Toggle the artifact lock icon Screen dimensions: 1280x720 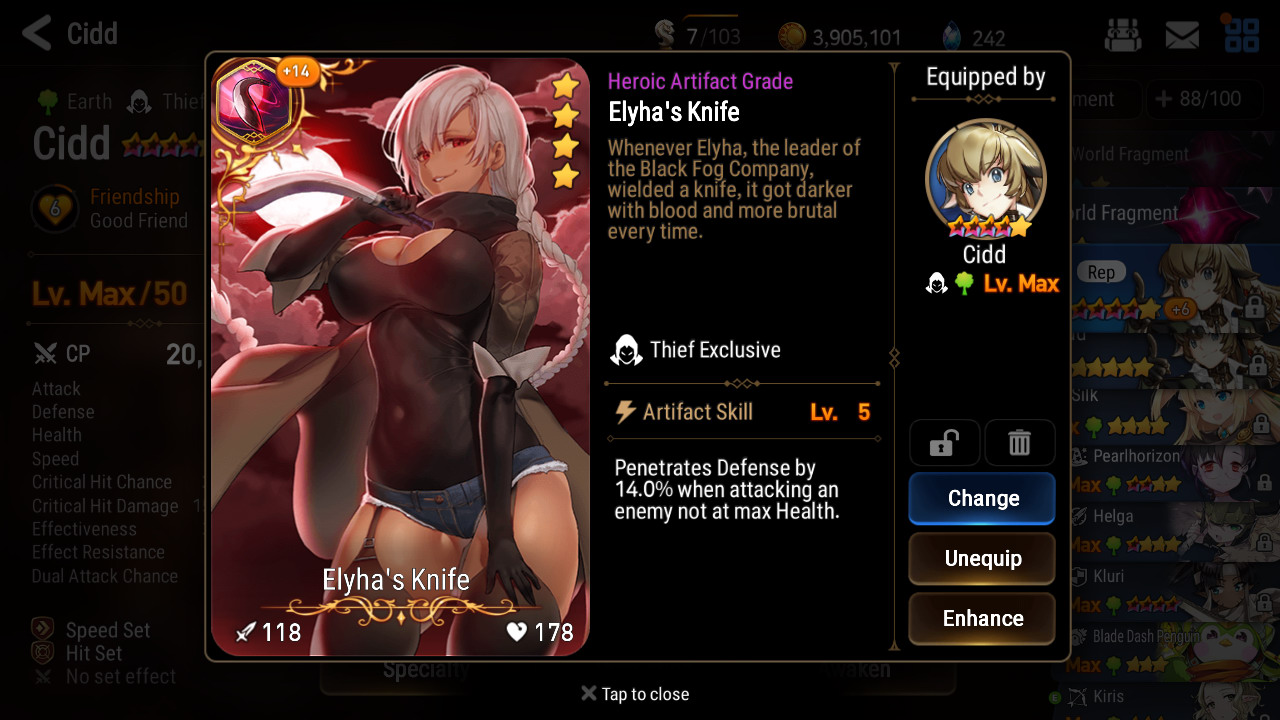click(944, 443)
